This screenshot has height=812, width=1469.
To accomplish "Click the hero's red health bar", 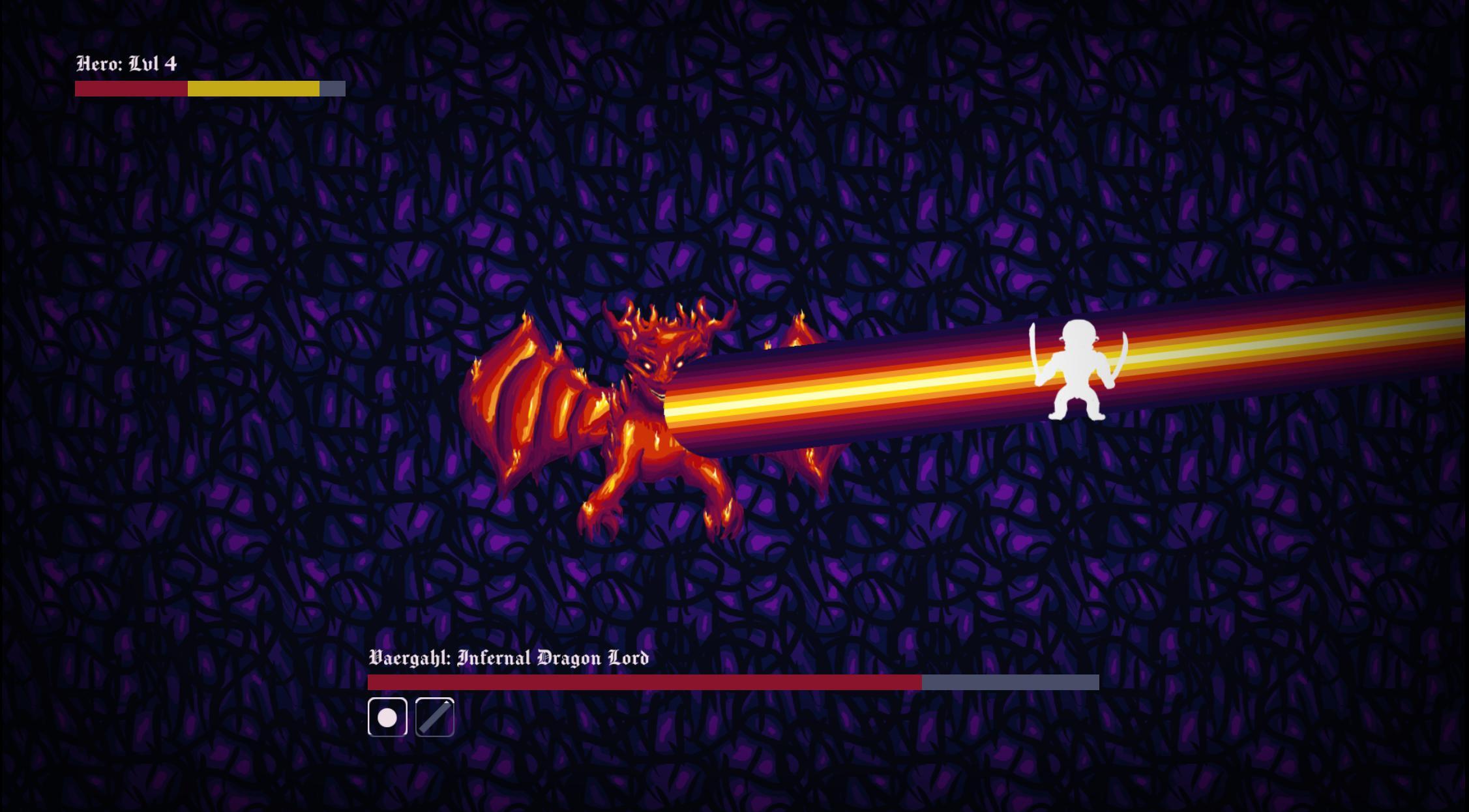I will [130, 89].
